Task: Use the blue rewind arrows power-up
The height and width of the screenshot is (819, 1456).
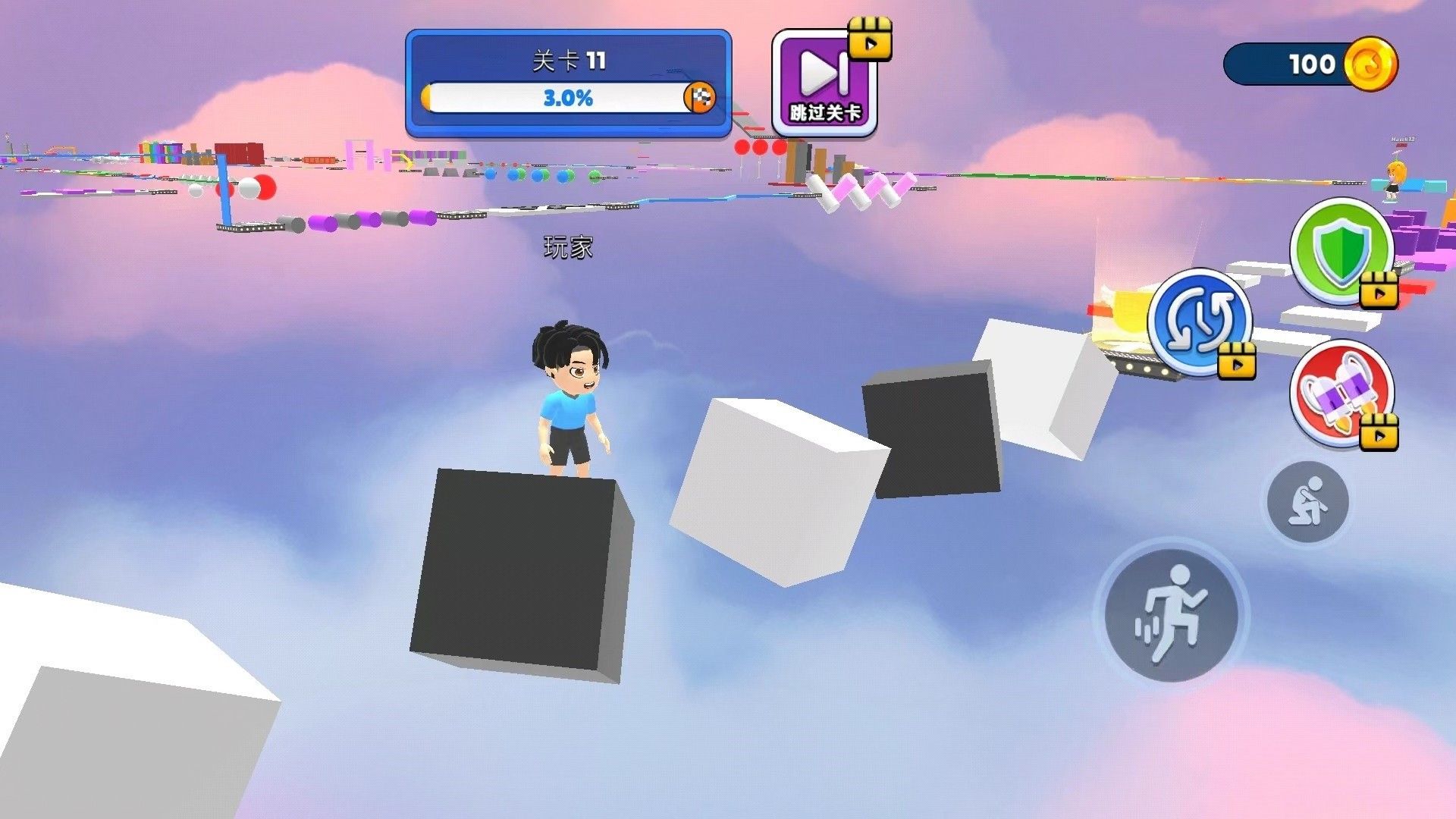Action: (x=1200, y=322)
